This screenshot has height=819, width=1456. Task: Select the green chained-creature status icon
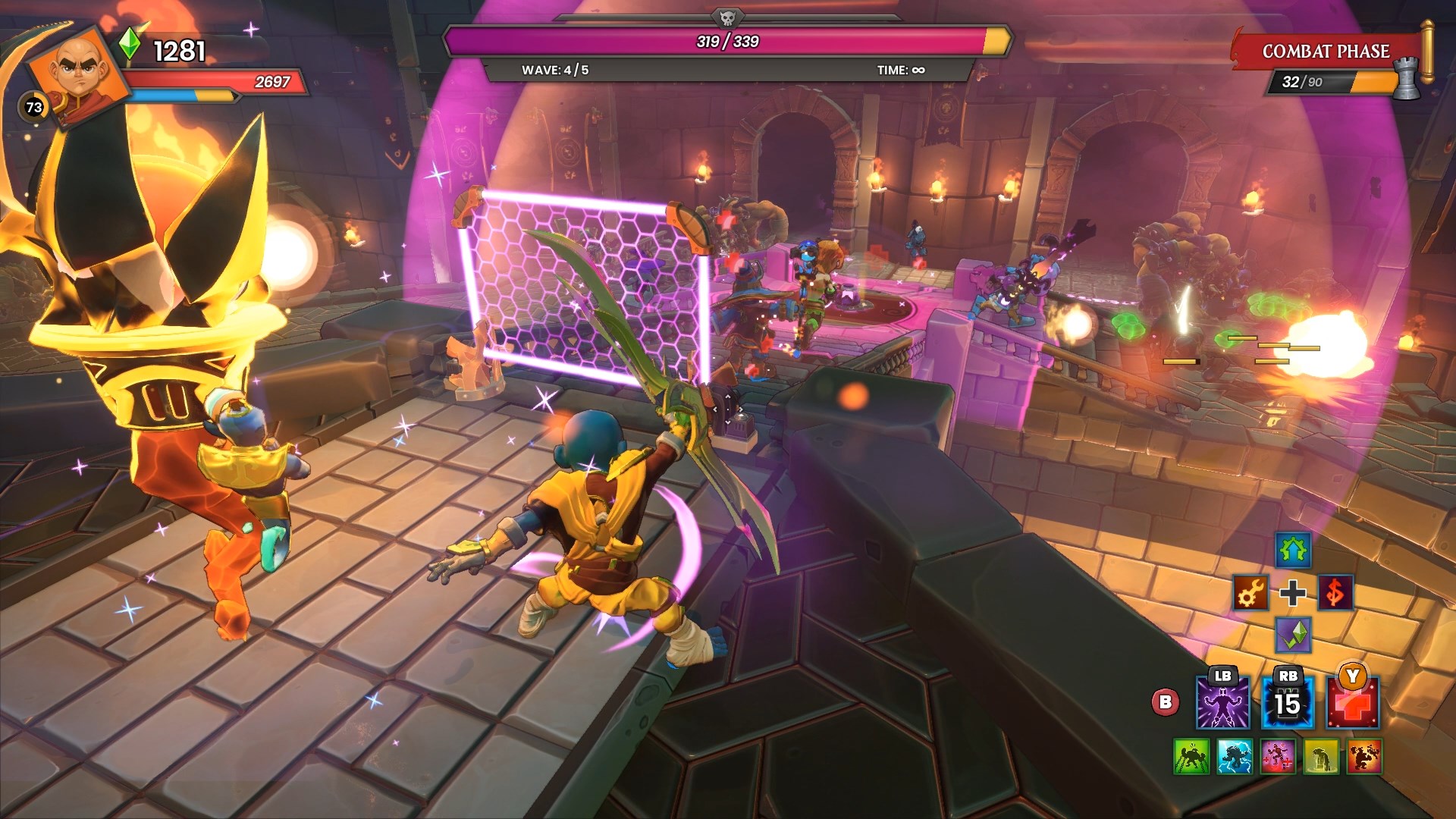coord(1191,756)
